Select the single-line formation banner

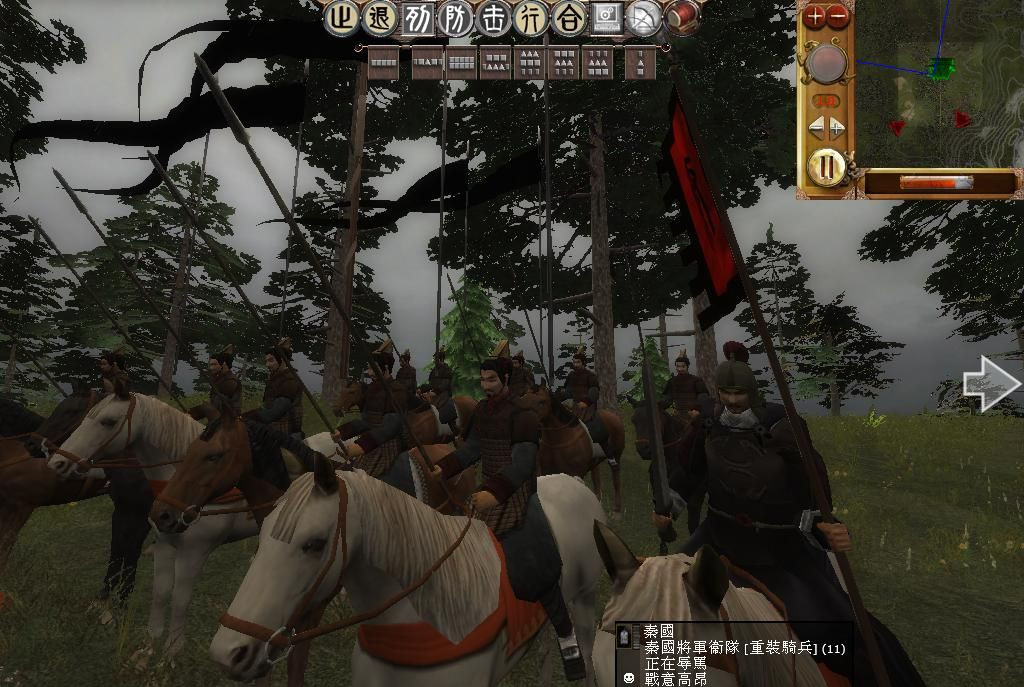click(x=383, y=63)
